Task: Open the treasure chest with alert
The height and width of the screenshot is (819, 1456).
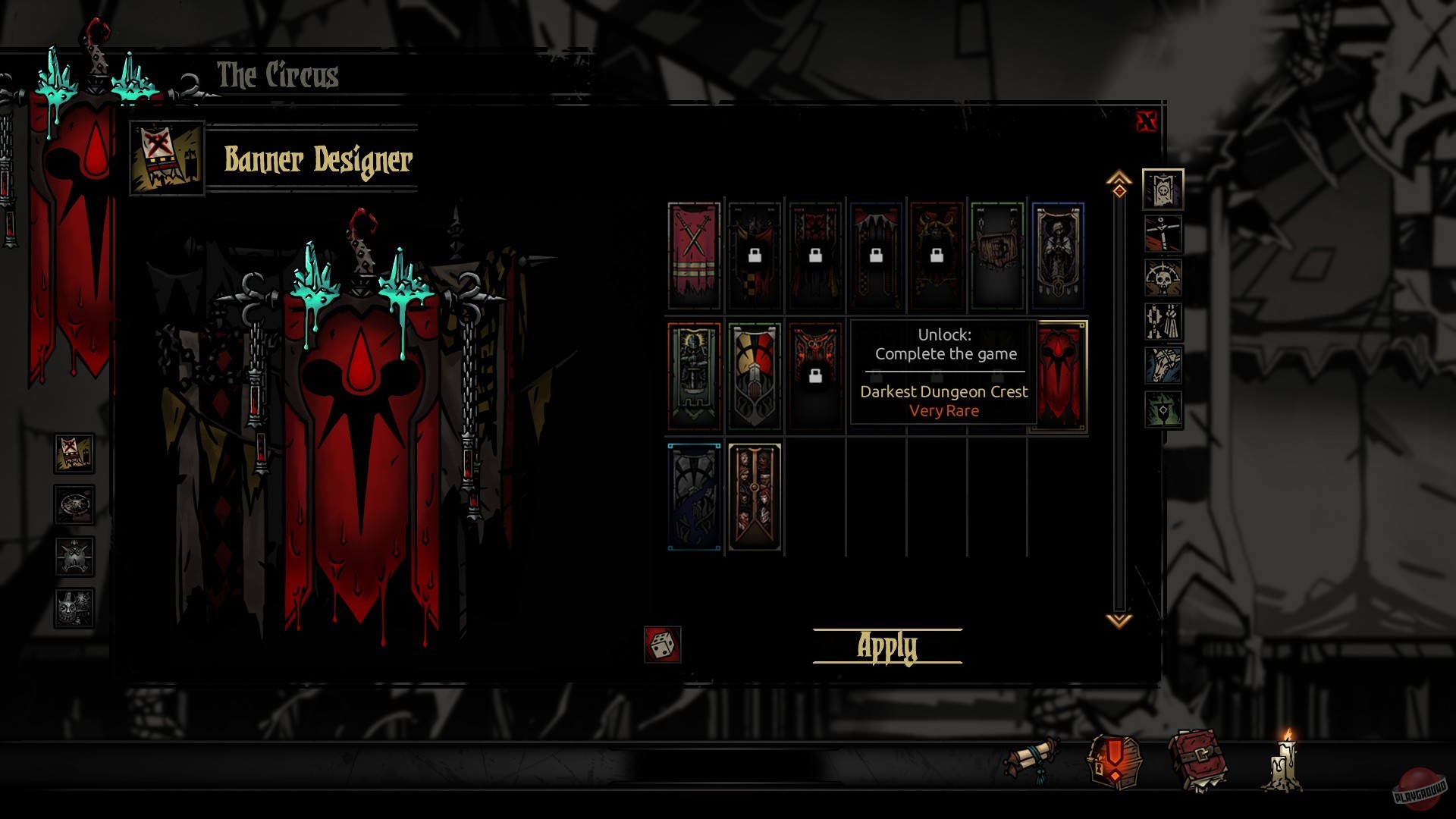Action: [1114, 761]
